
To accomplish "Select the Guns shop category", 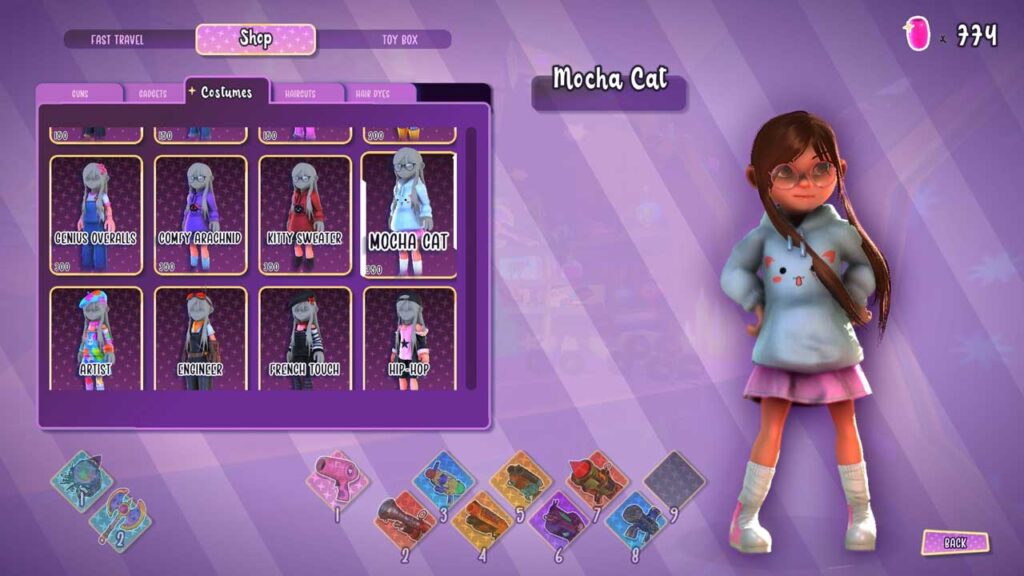I will pyautogui.click(x=80, y=93).
